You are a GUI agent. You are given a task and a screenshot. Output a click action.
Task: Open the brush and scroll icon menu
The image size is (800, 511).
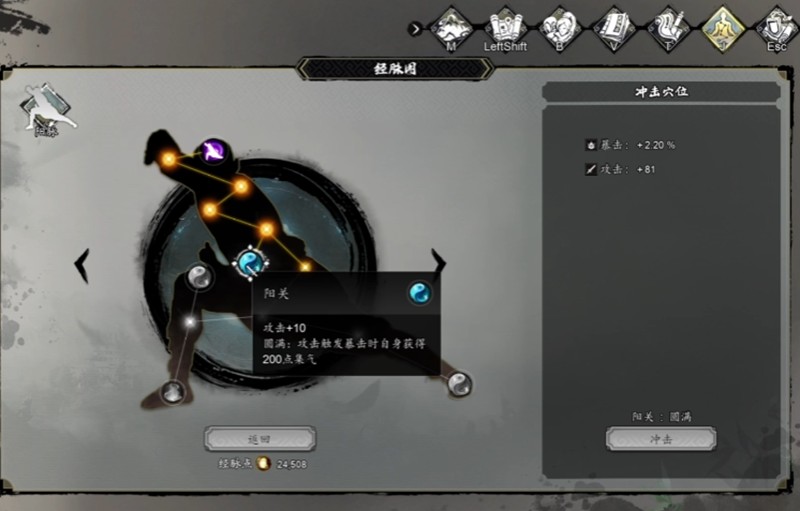click(667, 27)
